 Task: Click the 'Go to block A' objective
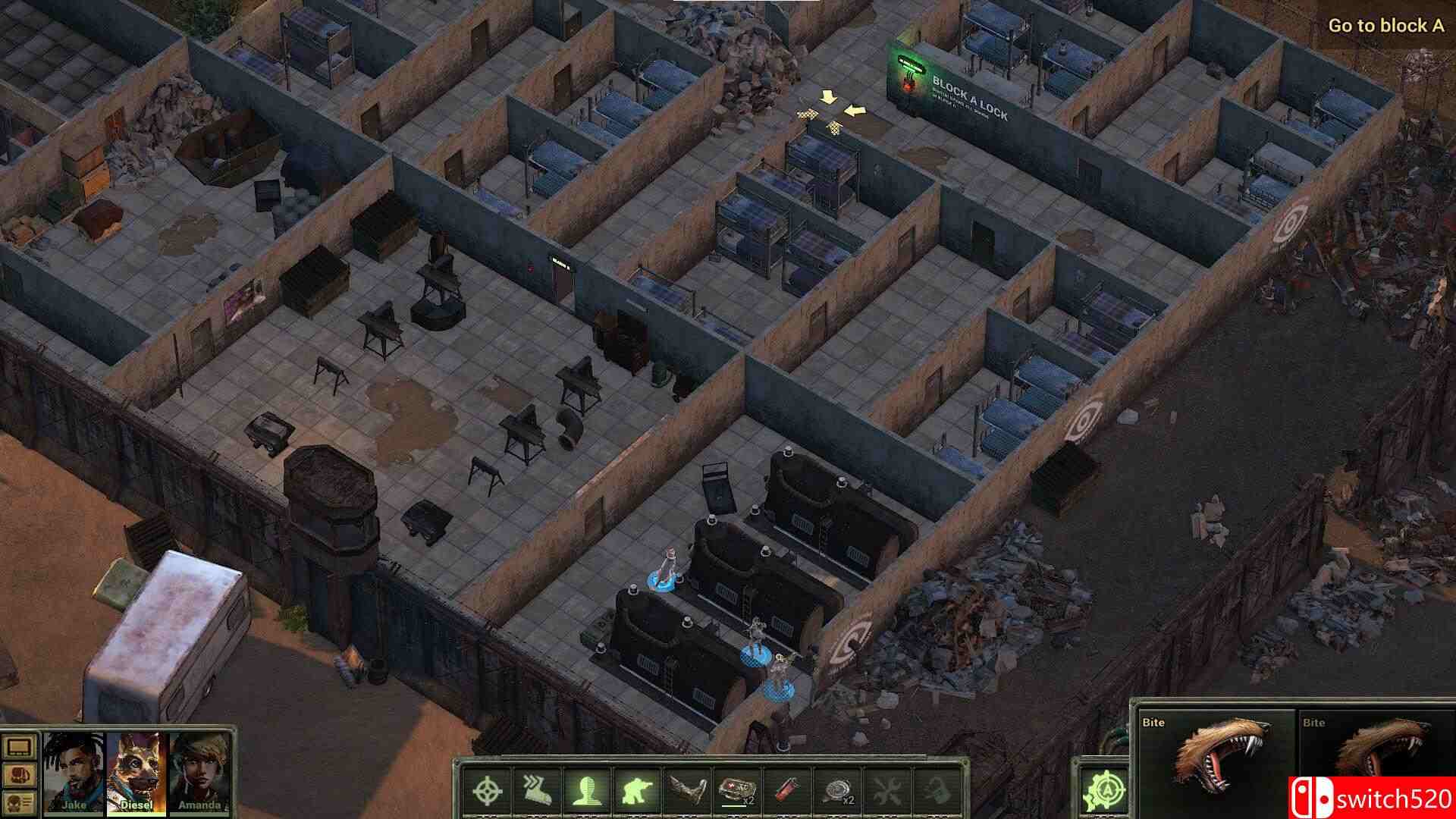click(x=1388, y=25)
